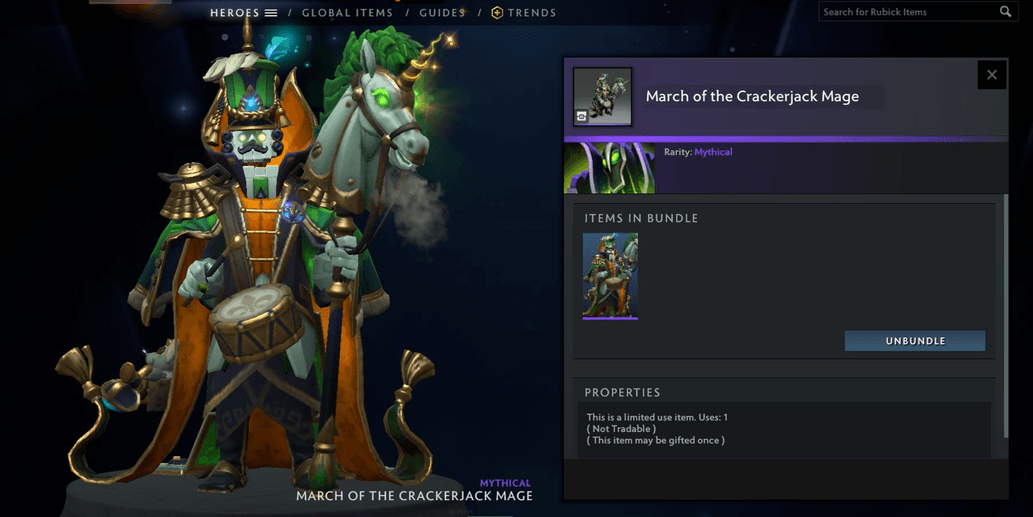
Task: Select the bundle item thumbnail
Action: click(x=610, y=276)
